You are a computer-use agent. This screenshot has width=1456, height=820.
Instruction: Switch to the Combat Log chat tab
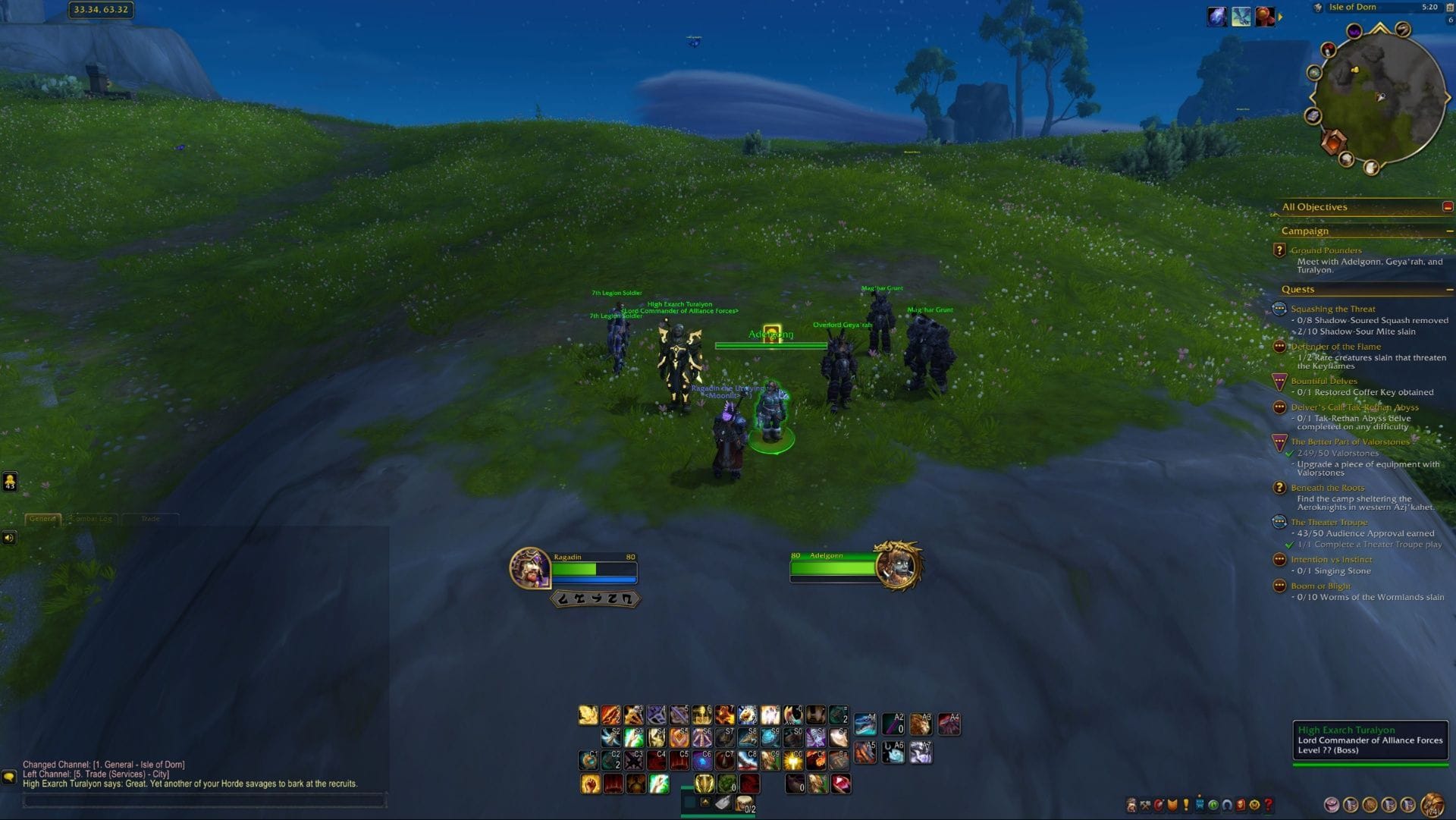(93, 519)
